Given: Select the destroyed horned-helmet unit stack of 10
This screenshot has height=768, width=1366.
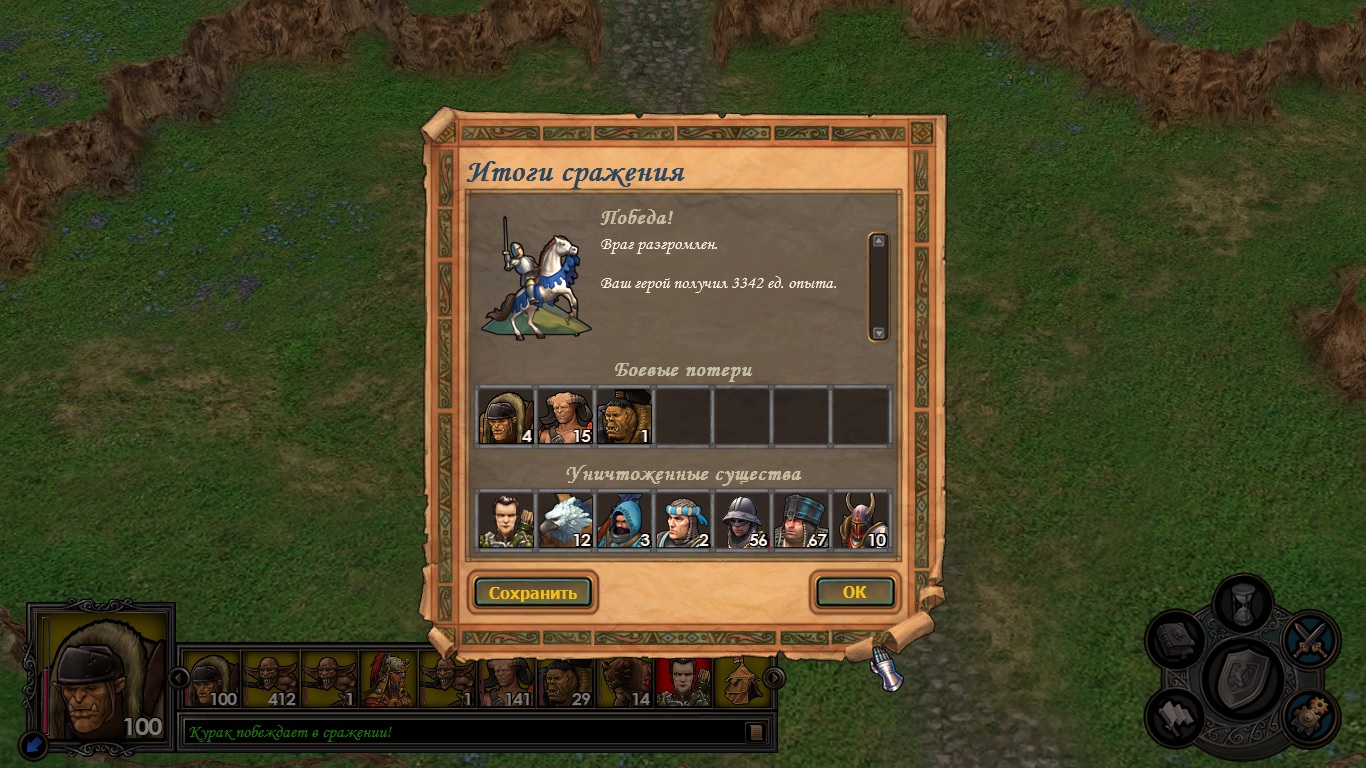Looking at the screenshot, I should [x=861, y=521].
